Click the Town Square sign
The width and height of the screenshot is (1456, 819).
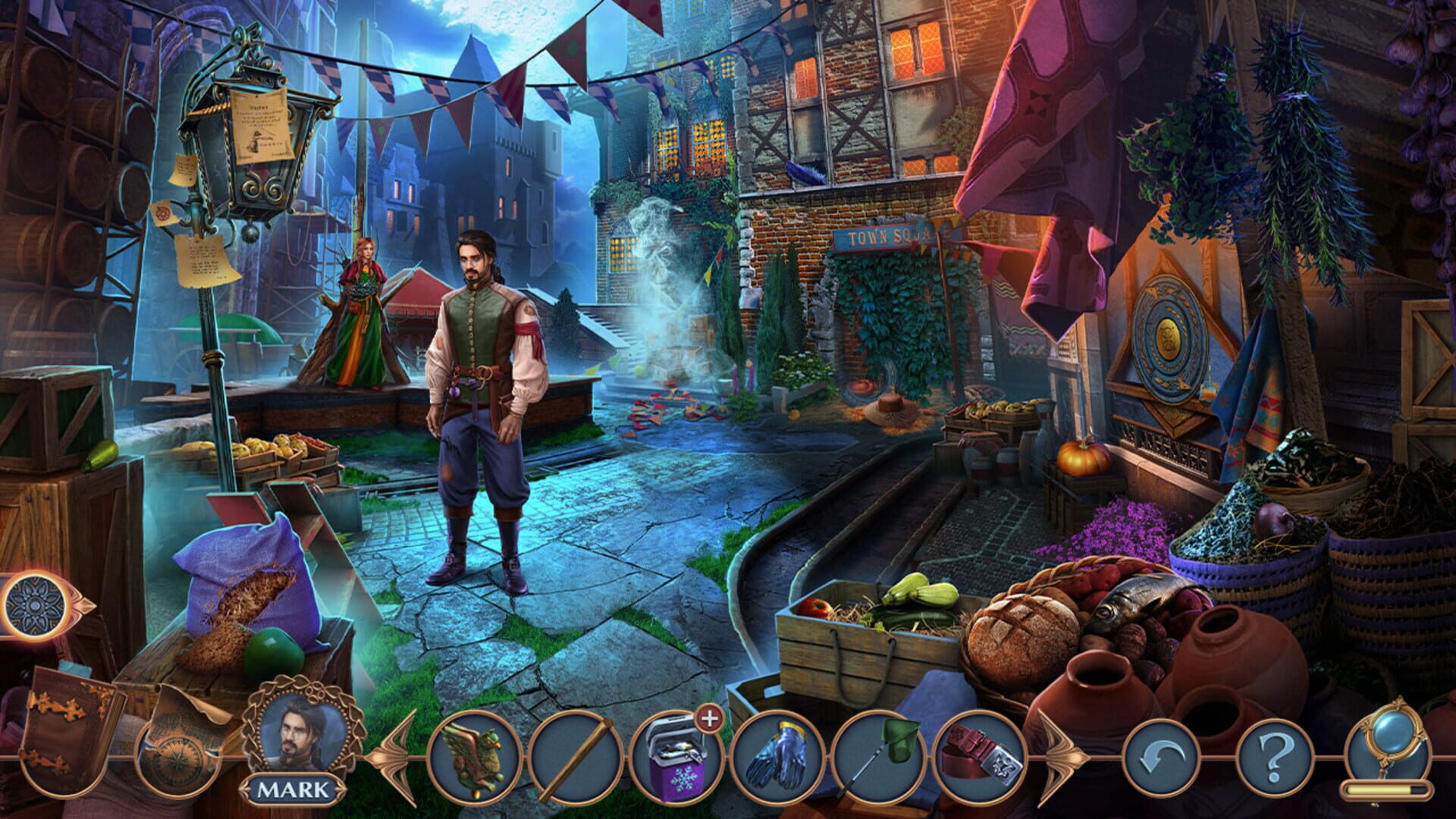point(886,237)
